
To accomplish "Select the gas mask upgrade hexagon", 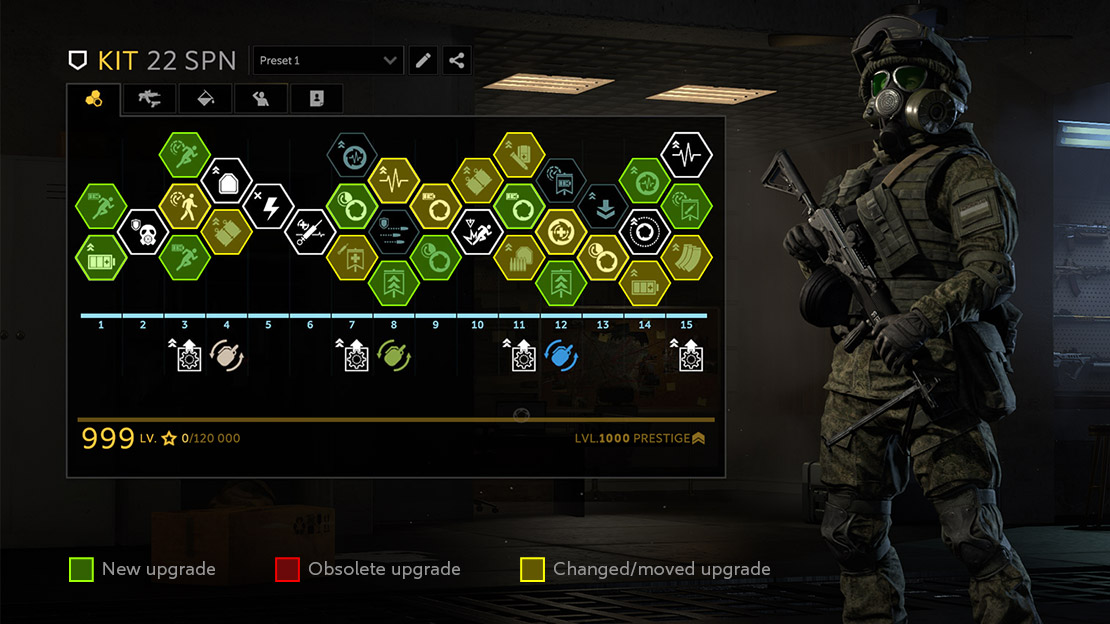I will [143, 232].
